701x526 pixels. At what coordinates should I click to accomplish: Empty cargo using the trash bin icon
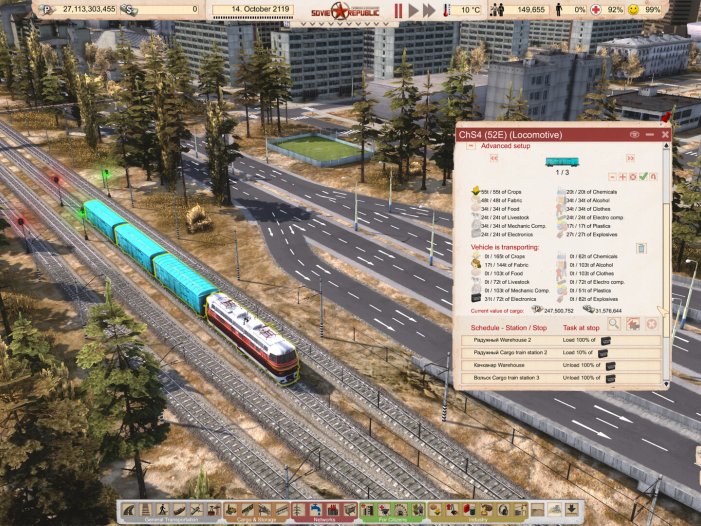[x=641, y=248]
